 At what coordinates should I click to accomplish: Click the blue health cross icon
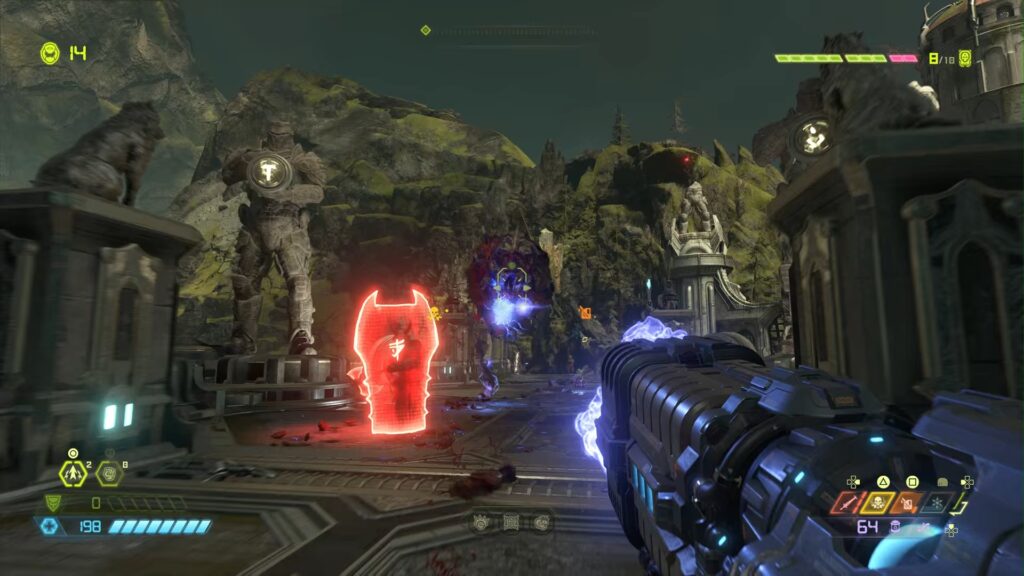pyautogui.click(x=48, y=525)
